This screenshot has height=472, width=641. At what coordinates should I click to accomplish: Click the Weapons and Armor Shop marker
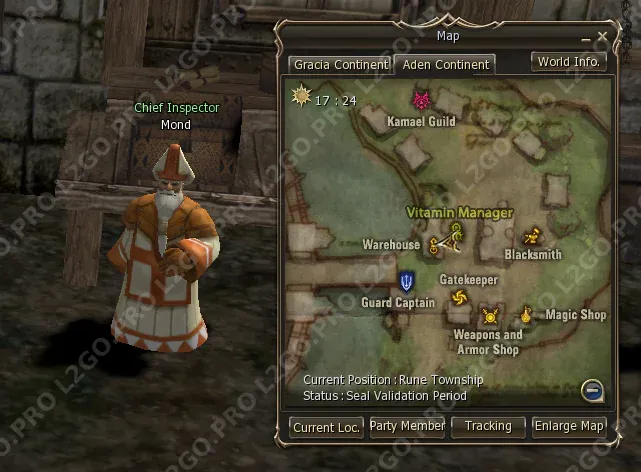[490, 317]
